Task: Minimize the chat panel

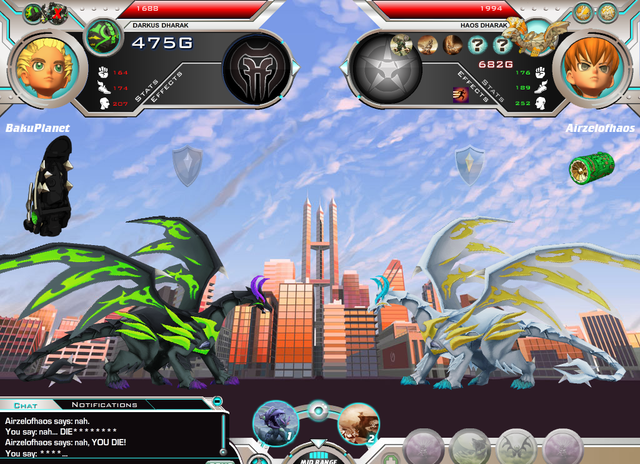Action: [x=217, y=401]
